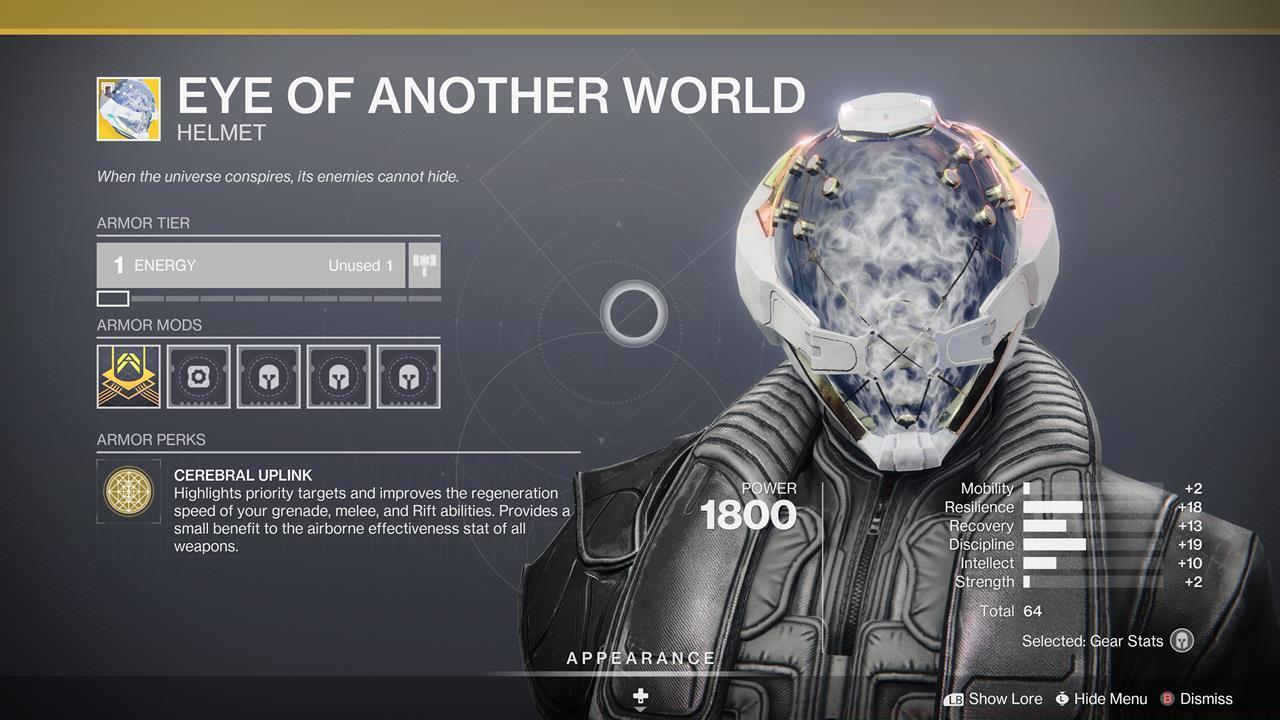Click the first segment of the energy tier meter
The image size is (1280, 720).
click(x=113, y=298)
